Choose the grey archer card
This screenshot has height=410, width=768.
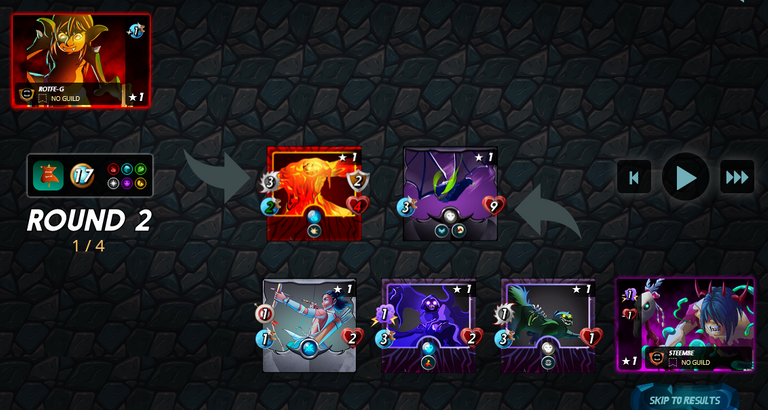pos(308,326)
